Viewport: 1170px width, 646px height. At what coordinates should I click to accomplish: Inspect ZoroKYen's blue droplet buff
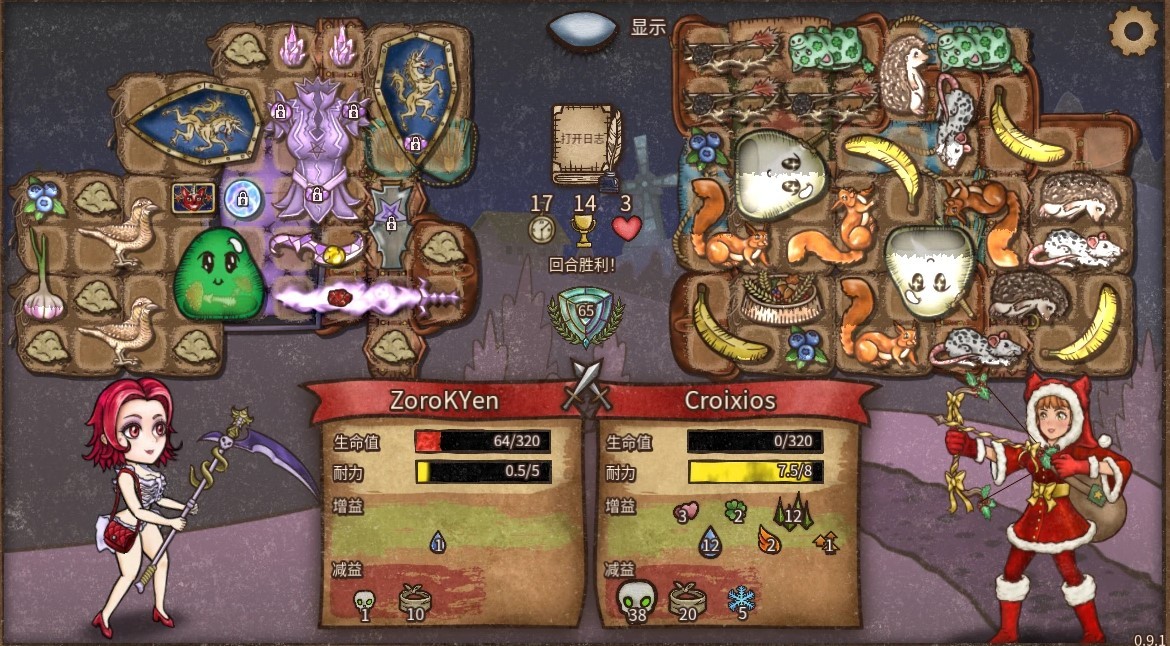pyautogui.click(x=437, y=543)
